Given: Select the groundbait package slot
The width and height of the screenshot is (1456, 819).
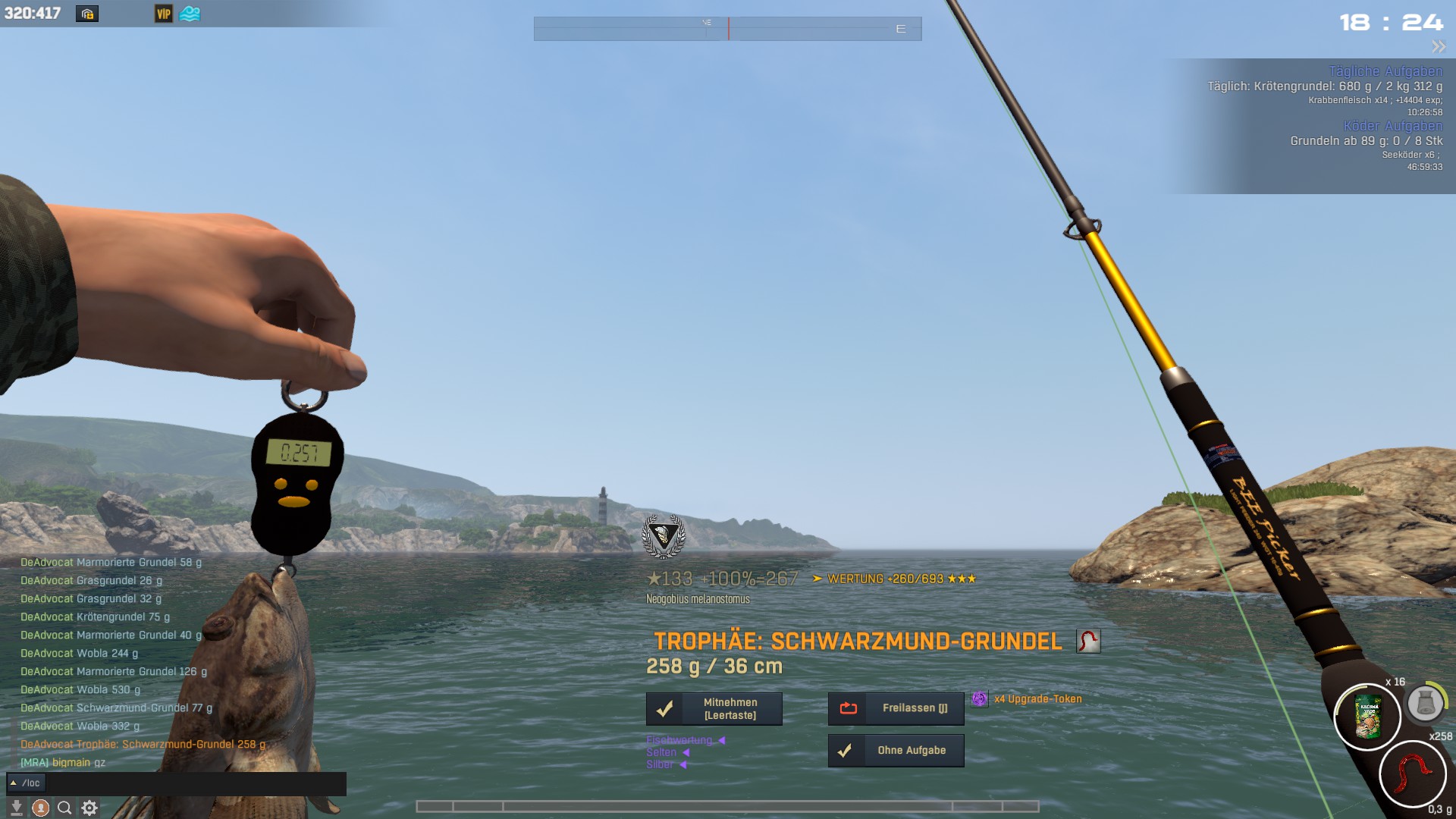Looking at the screenshot, I should (1367, 717).
